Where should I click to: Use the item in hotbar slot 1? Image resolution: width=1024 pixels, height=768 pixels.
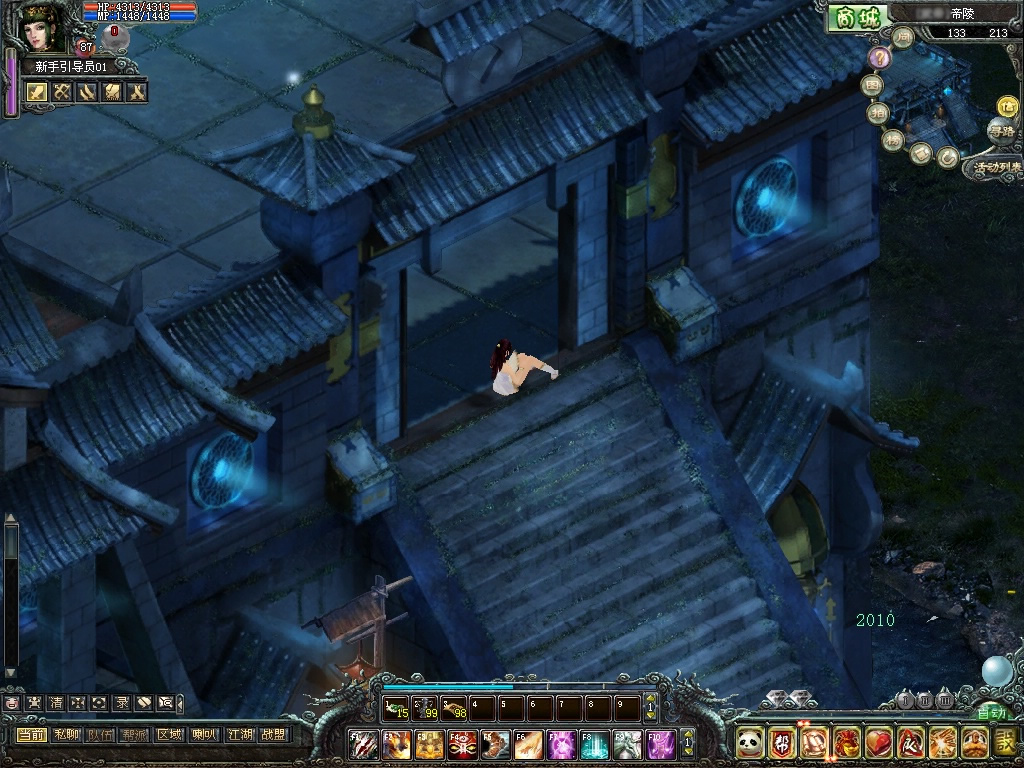(396, 708)
